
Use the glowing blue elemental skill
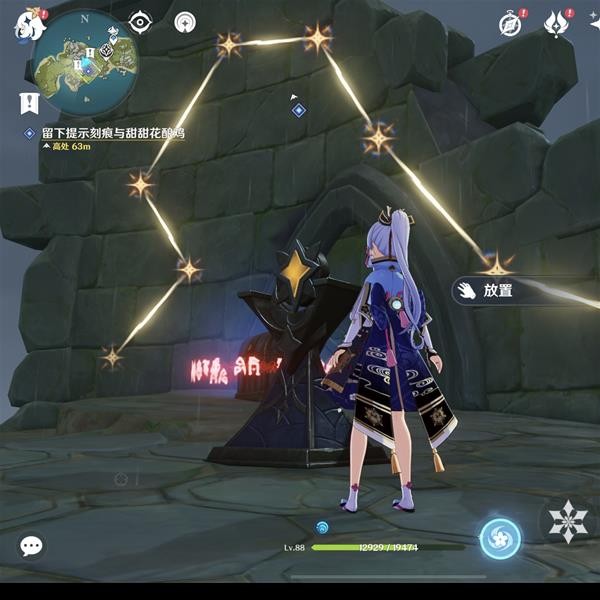coord(499,538)
